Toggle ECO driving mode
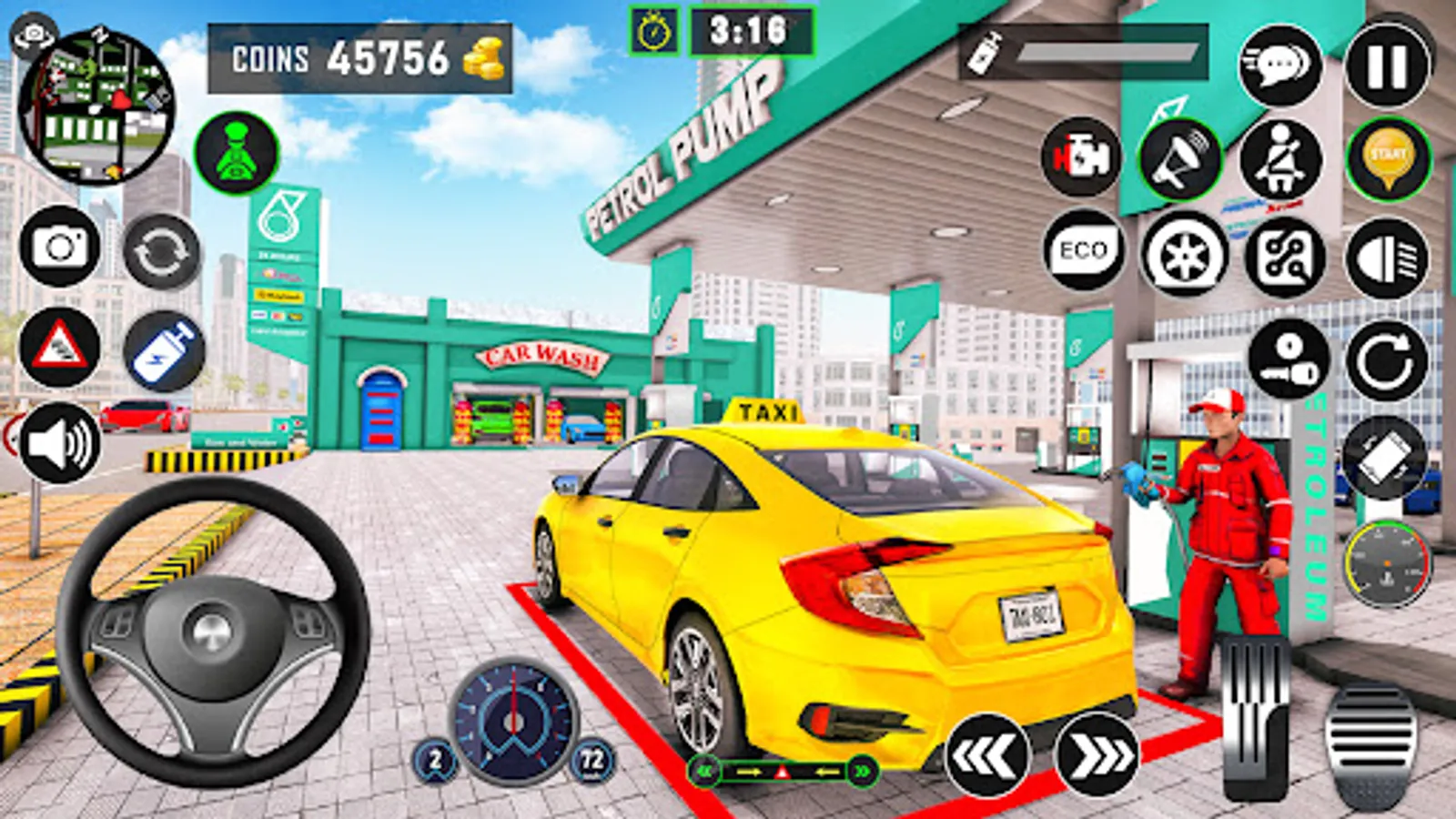The width and height of the screenshot is (1456, 819). pyautogui.click(x=1083, y=251)
